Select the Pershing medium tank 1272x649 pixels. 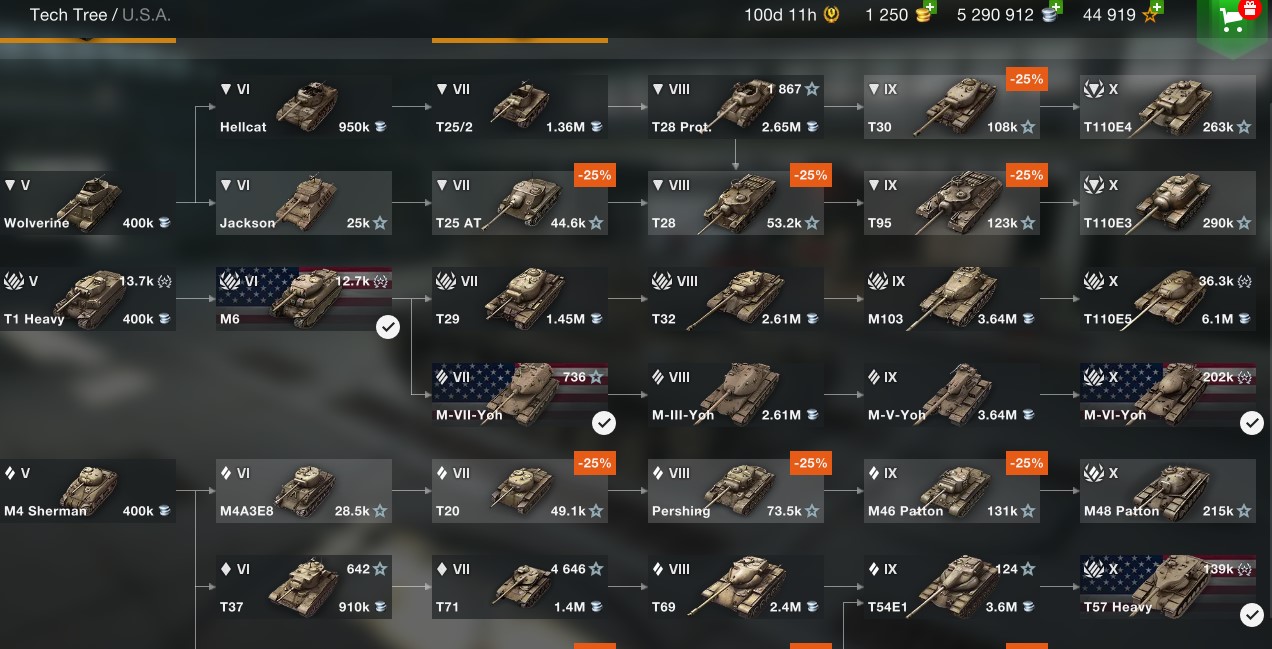pyautogui.click(x=736, y=491)
